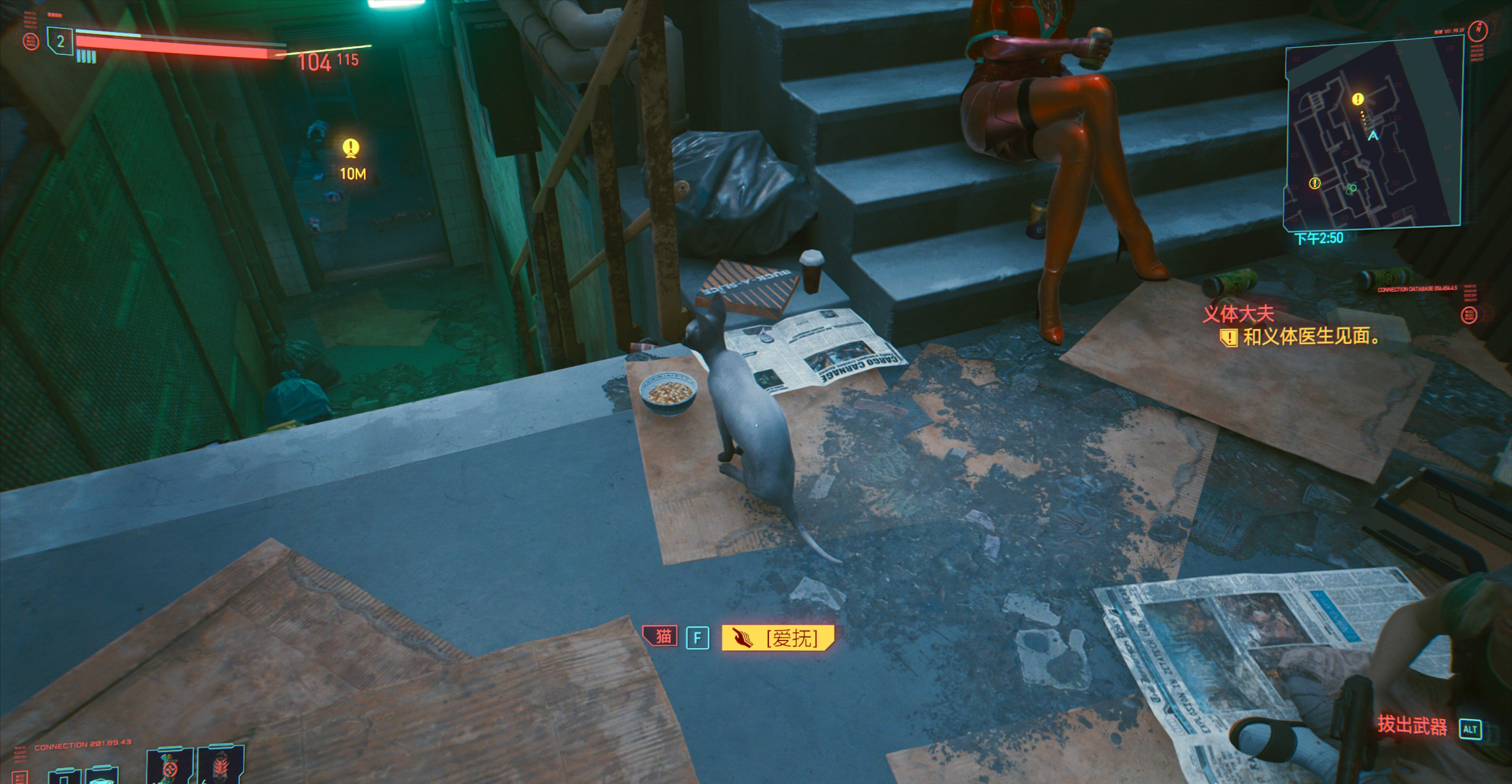Select the dim yellow exclamation marker on minimap

click(x=1315, y=184)
